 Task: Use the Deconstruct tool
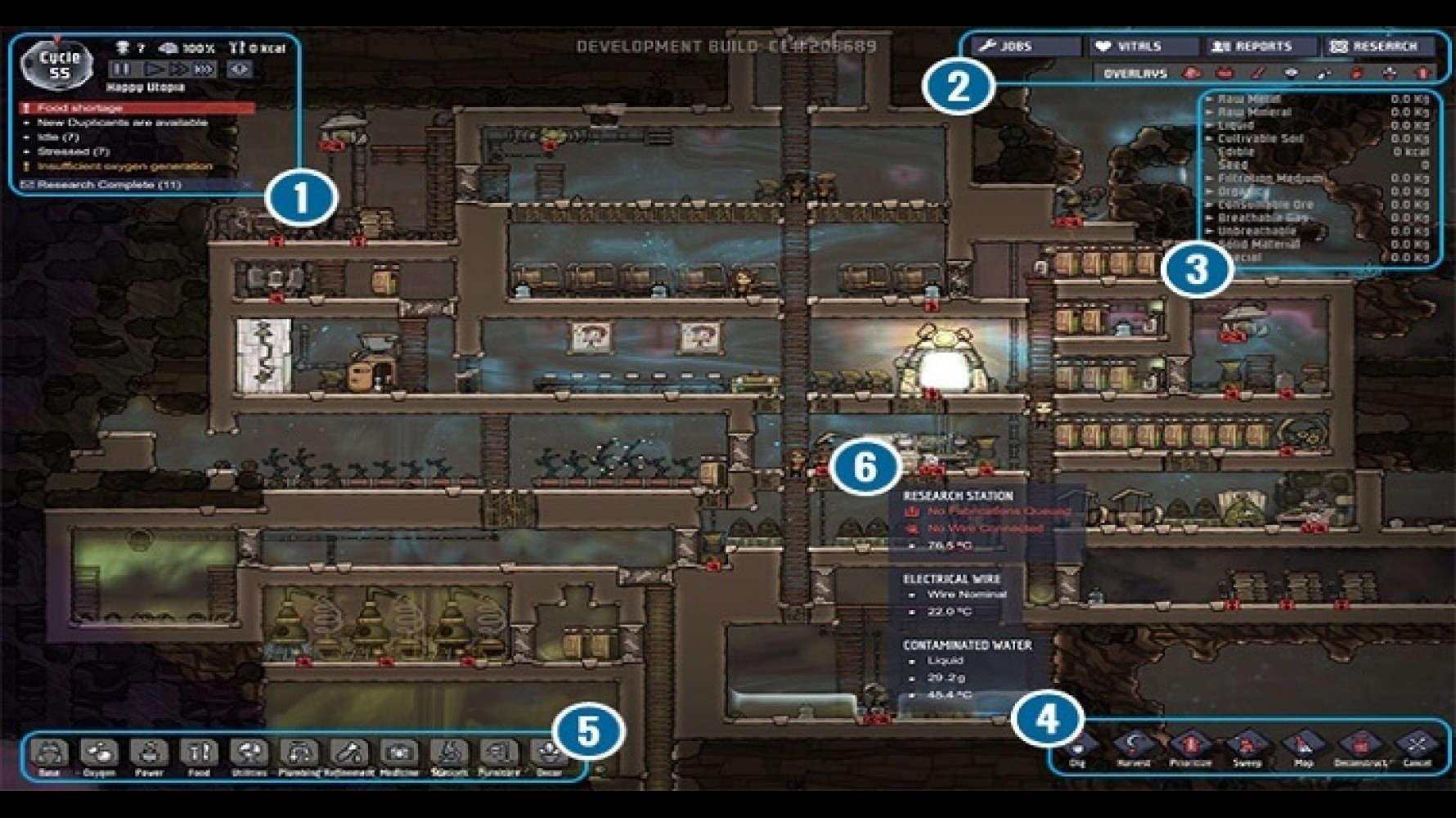pos(1359,741)
